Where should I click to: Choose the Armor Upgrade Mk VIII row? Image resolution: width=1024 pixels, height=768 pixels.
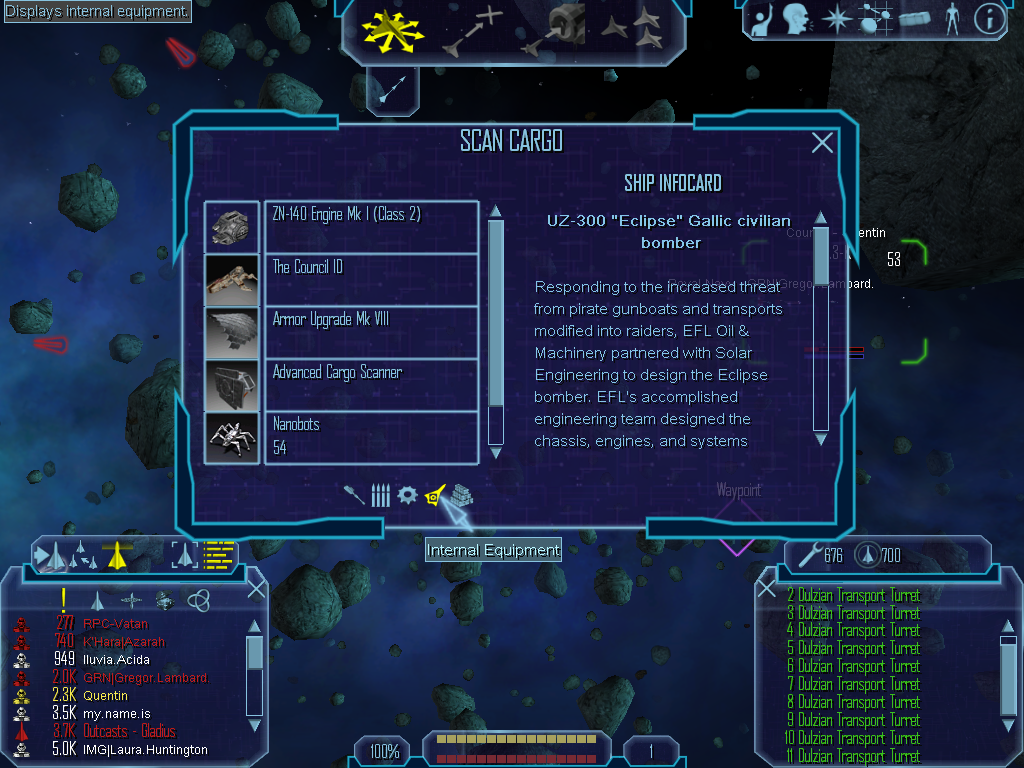370,332
